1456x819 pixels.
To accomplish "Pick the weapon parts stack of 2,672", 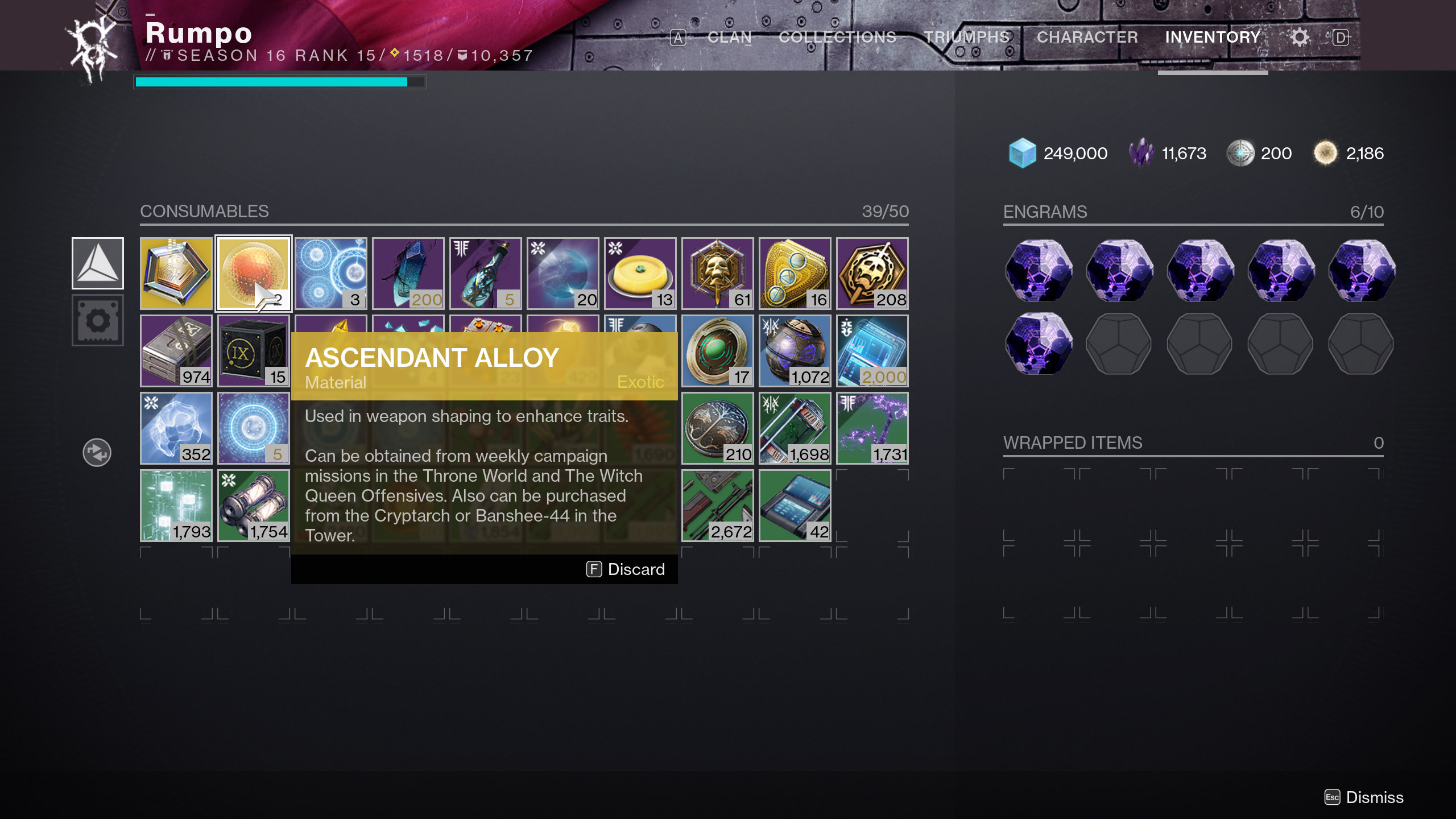I will coord(717,506).
